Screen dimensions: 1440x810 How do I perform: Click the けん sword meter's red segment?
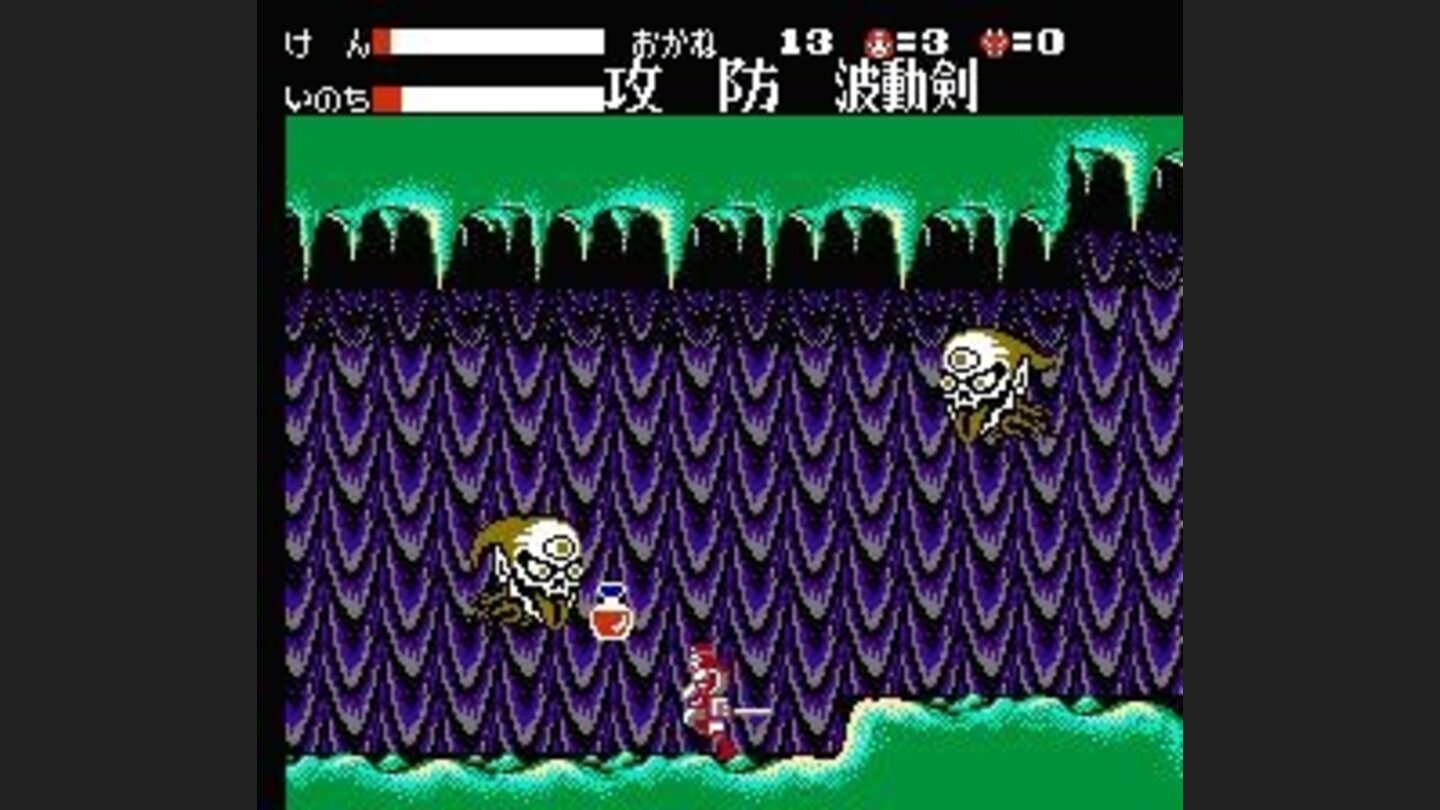[382, 40]
